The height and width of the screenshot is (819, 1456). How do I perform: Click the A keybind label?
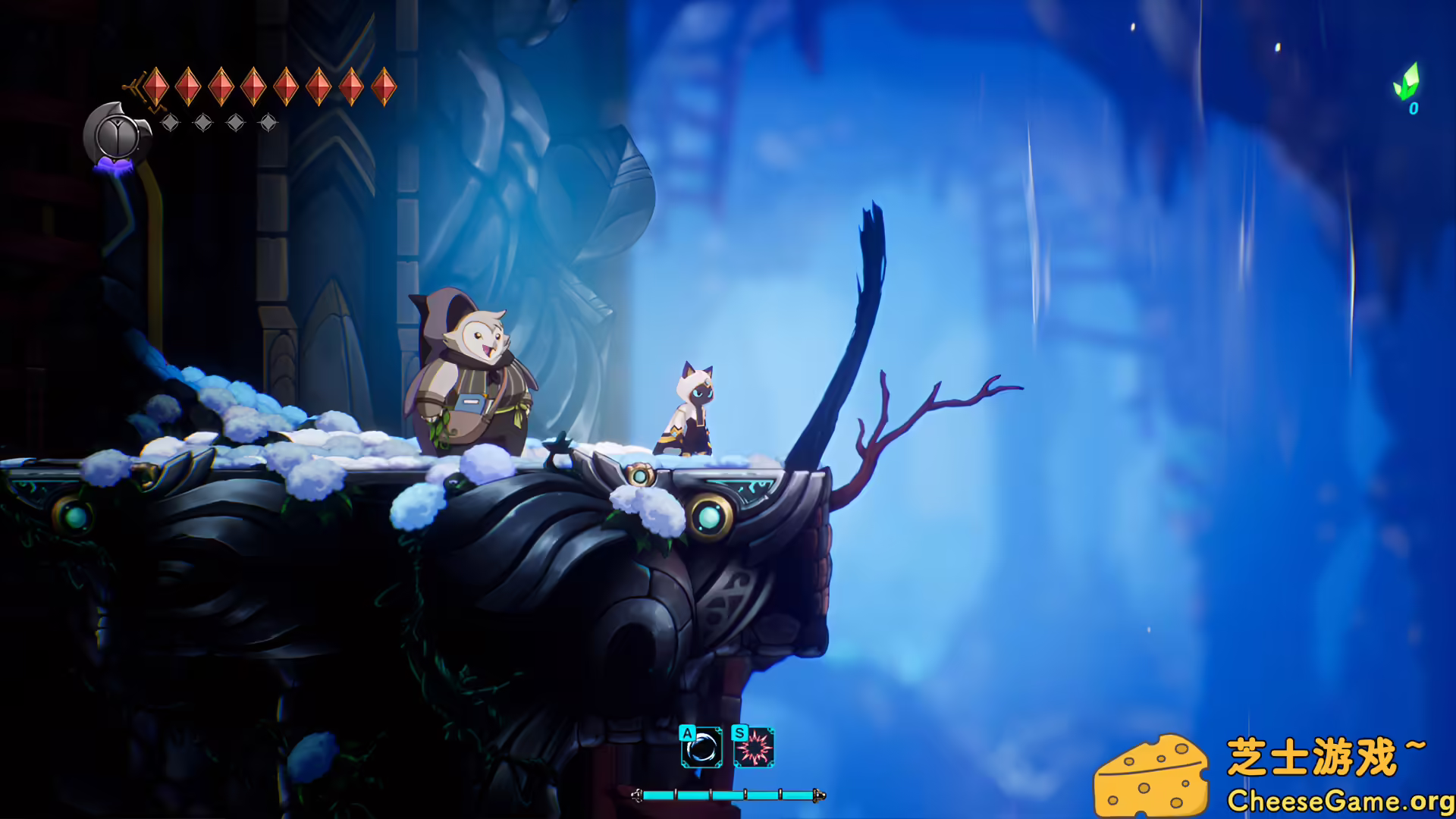[x=687, y=733]
